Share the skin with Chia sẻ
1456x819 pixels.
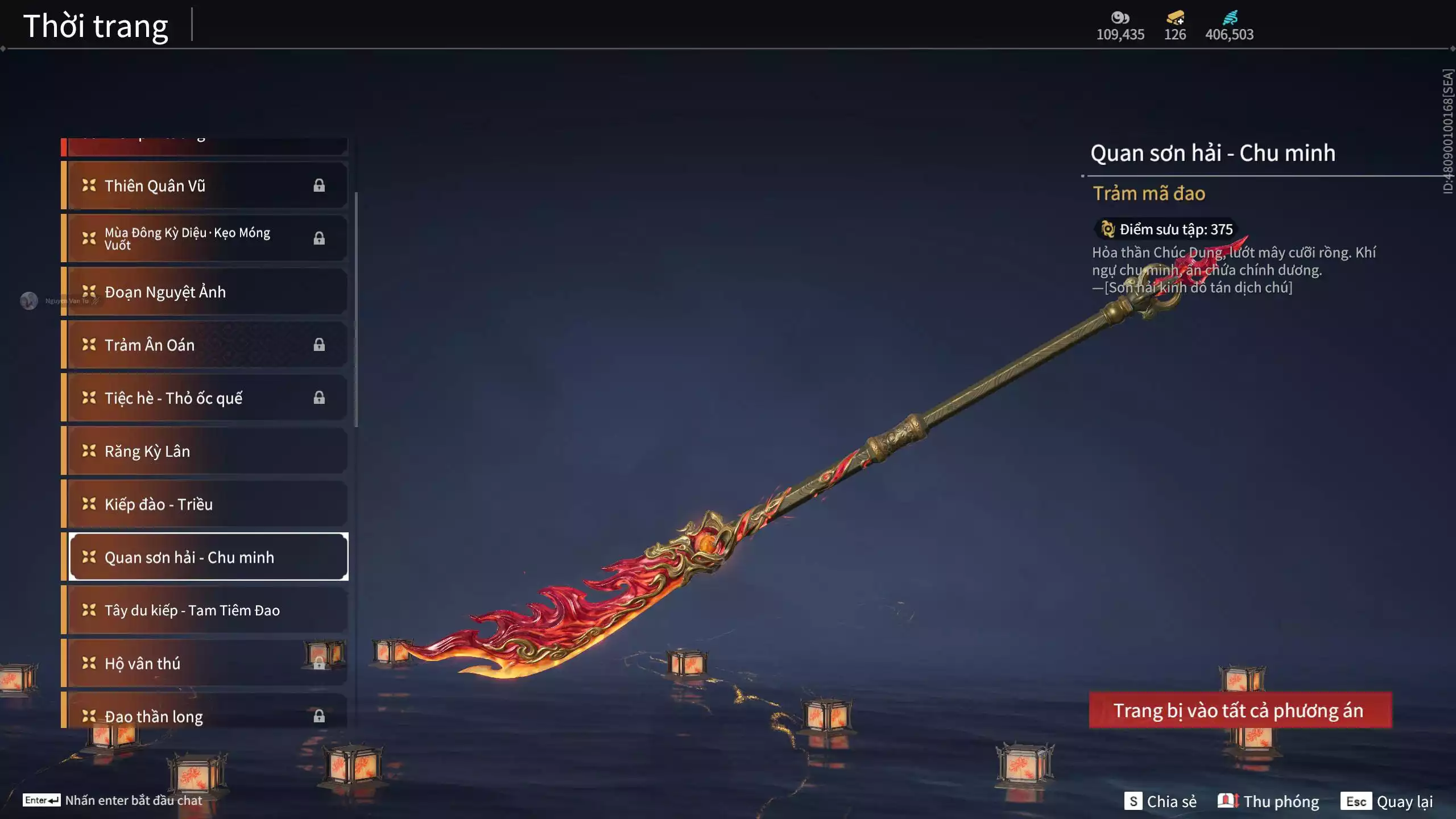tap(1160, 801)
